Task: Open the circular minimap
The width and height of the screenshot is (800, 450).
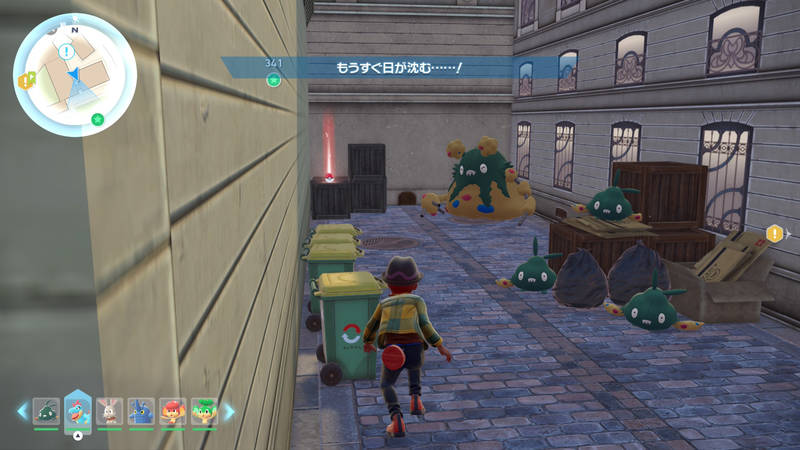Action: pyautogui.click(x=75, y=75)
